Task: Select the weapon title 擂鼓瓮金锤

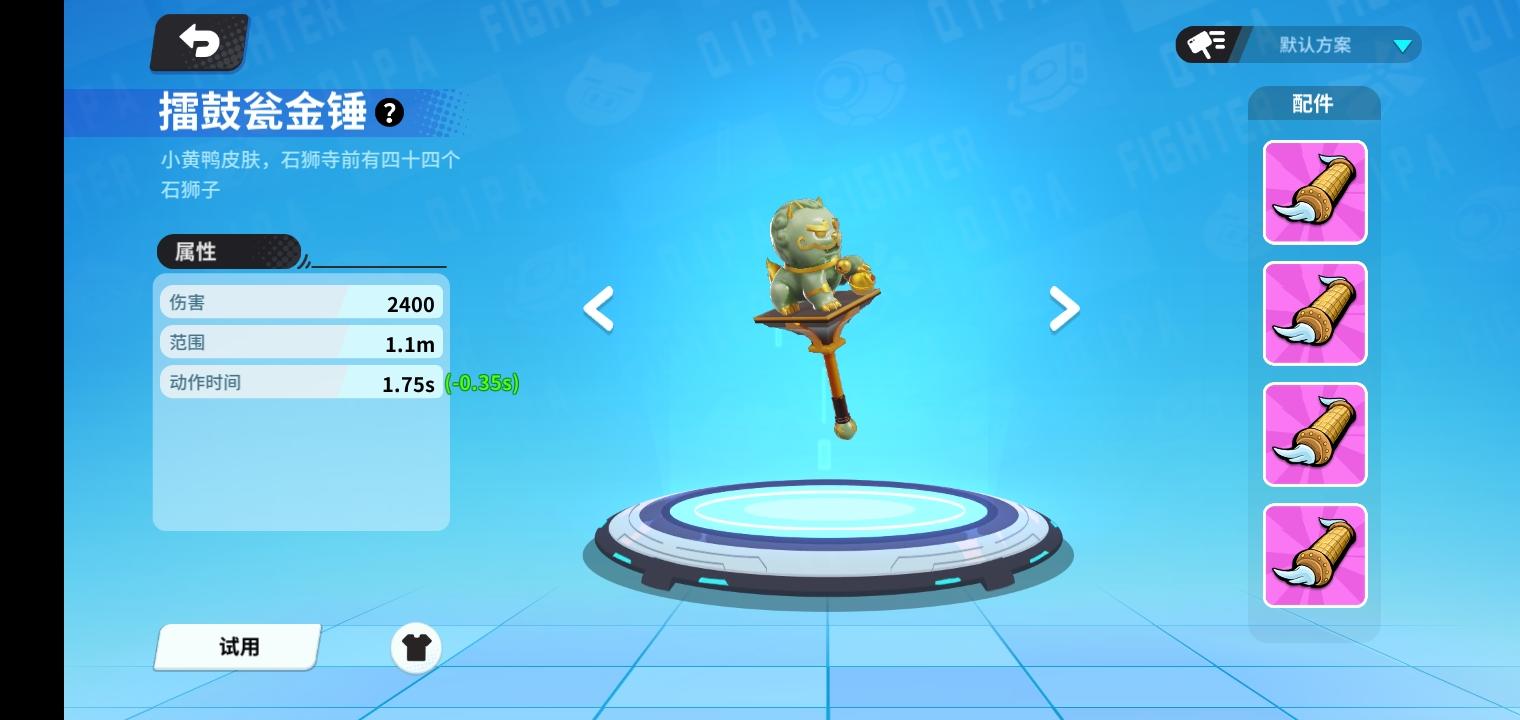Action: click(x=262, y=113)
